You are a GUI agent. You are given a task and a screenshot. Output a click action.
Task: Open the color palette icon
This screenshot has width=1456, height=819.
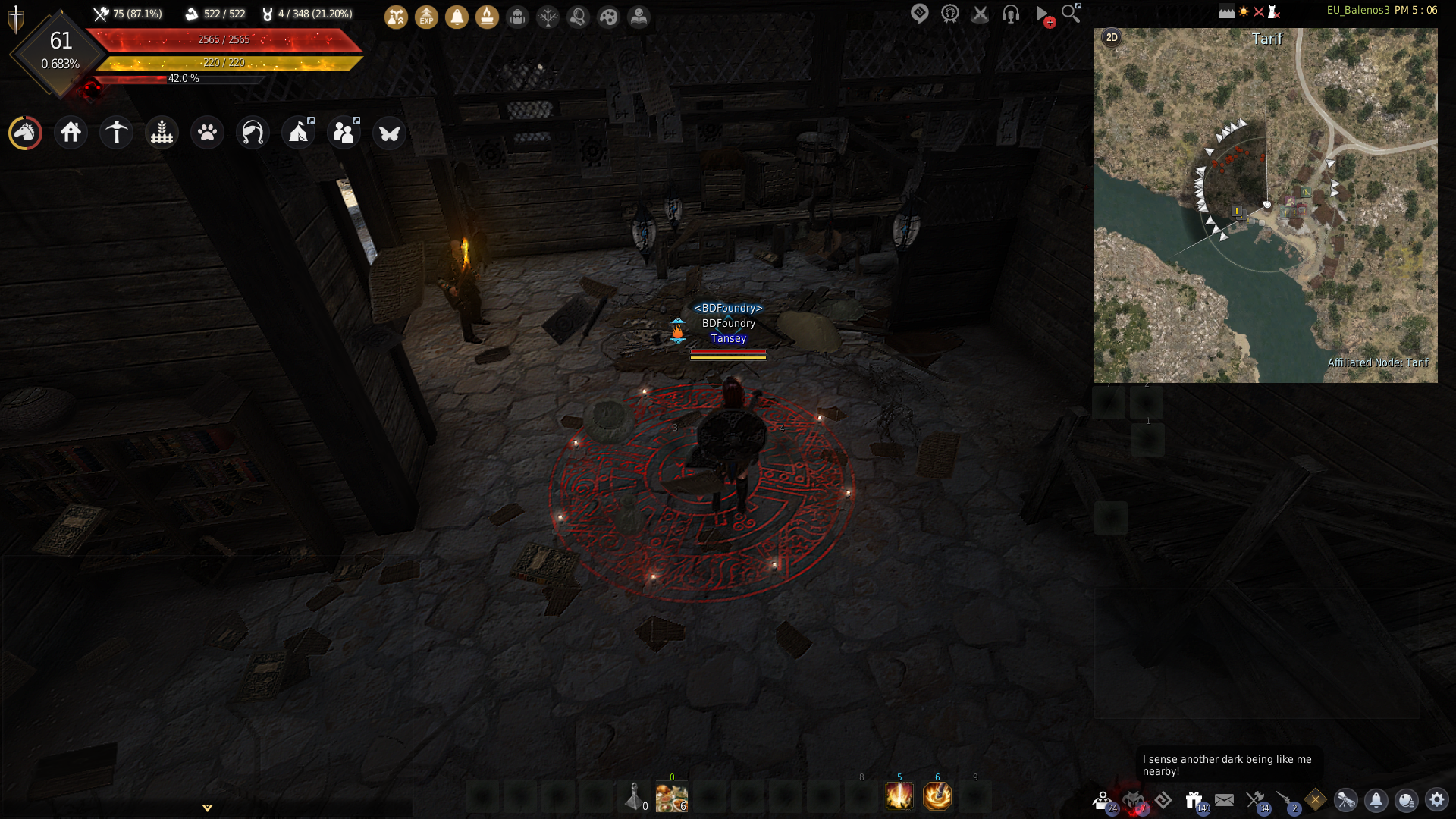click(x=608, y=17)
